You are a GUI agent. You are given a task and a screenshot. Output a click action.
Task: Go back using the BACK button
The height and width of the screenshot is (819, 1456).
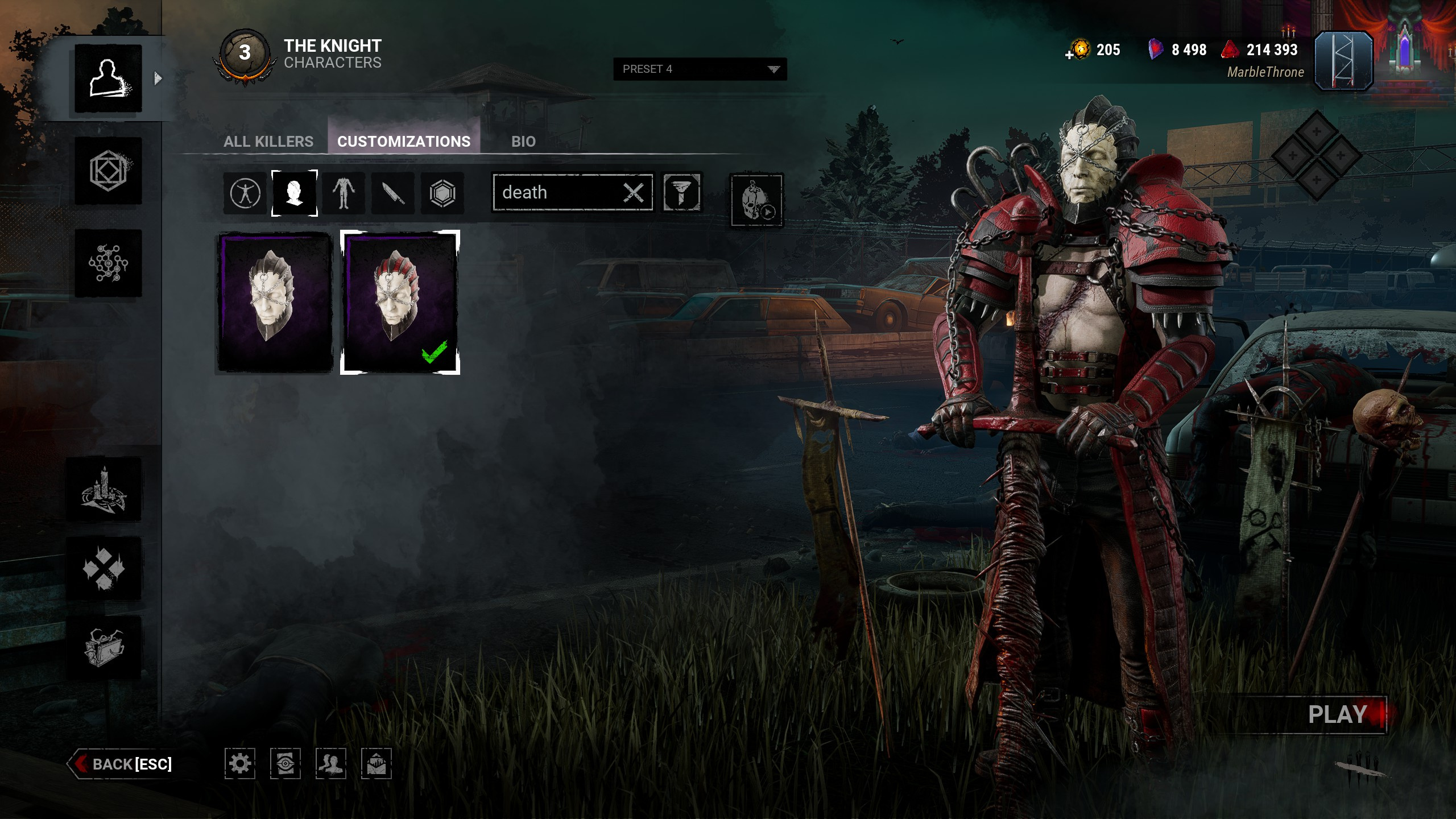(x=122, y=764)
